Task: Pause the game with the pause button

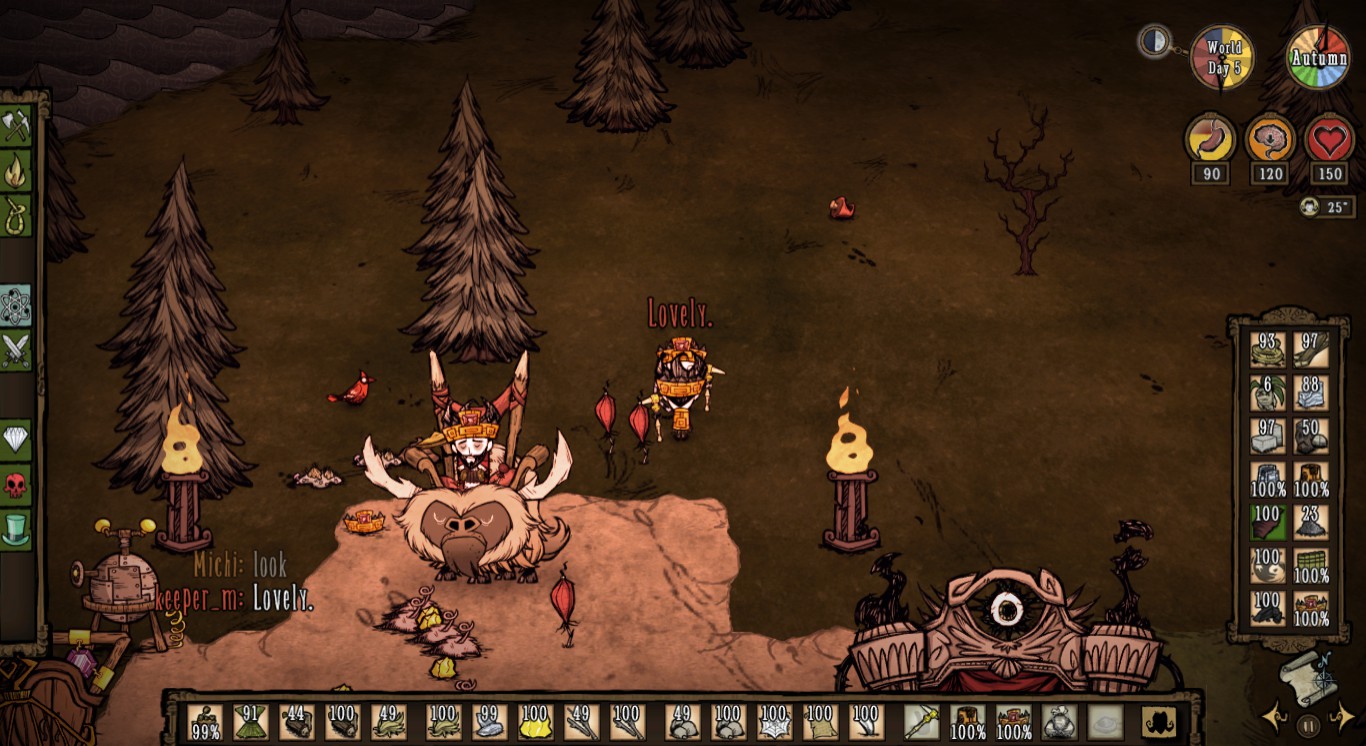Action: point(1308,724)
